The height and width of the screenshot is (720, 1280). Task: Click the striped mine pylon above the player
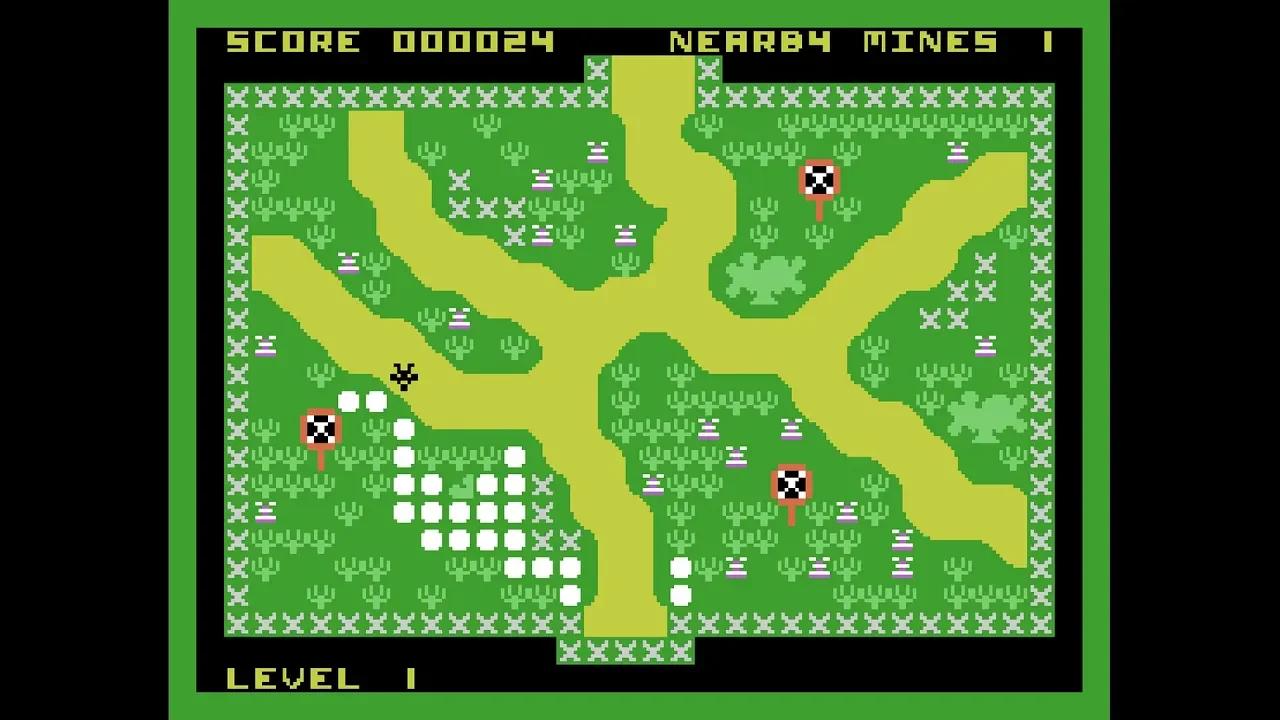458,320
